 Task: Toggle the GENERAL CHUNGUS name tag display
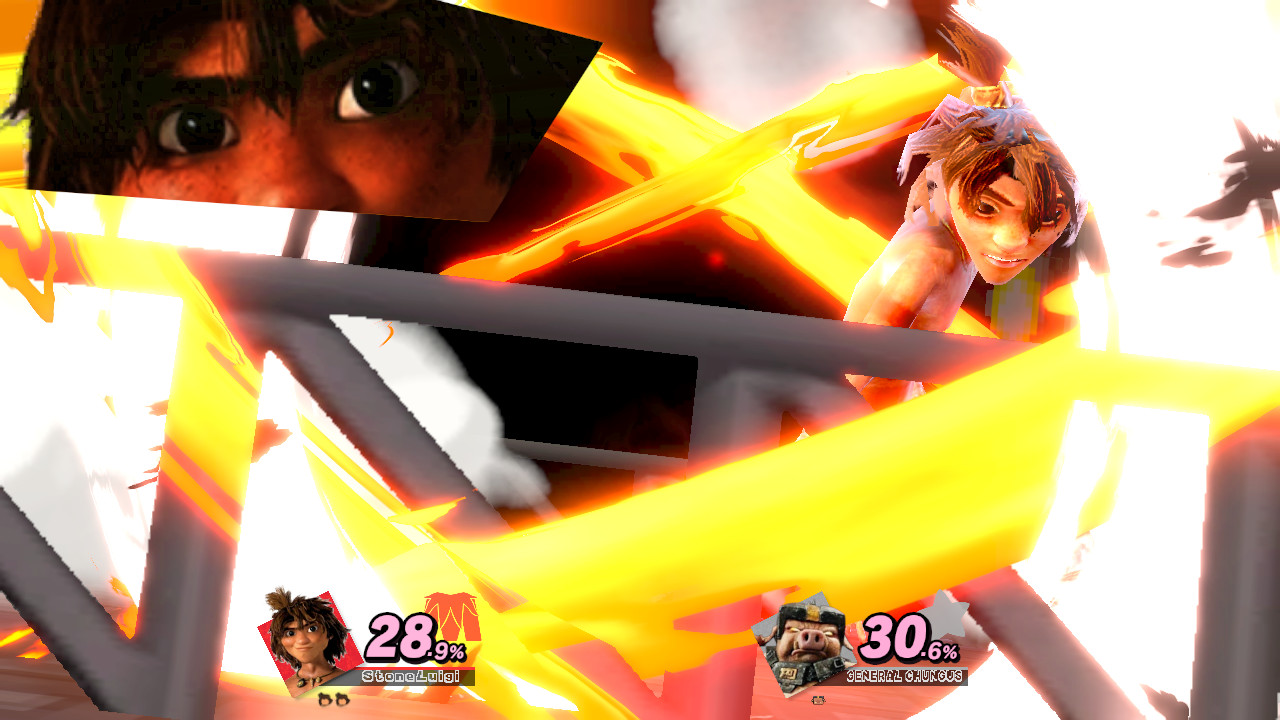tap(905, 675)
